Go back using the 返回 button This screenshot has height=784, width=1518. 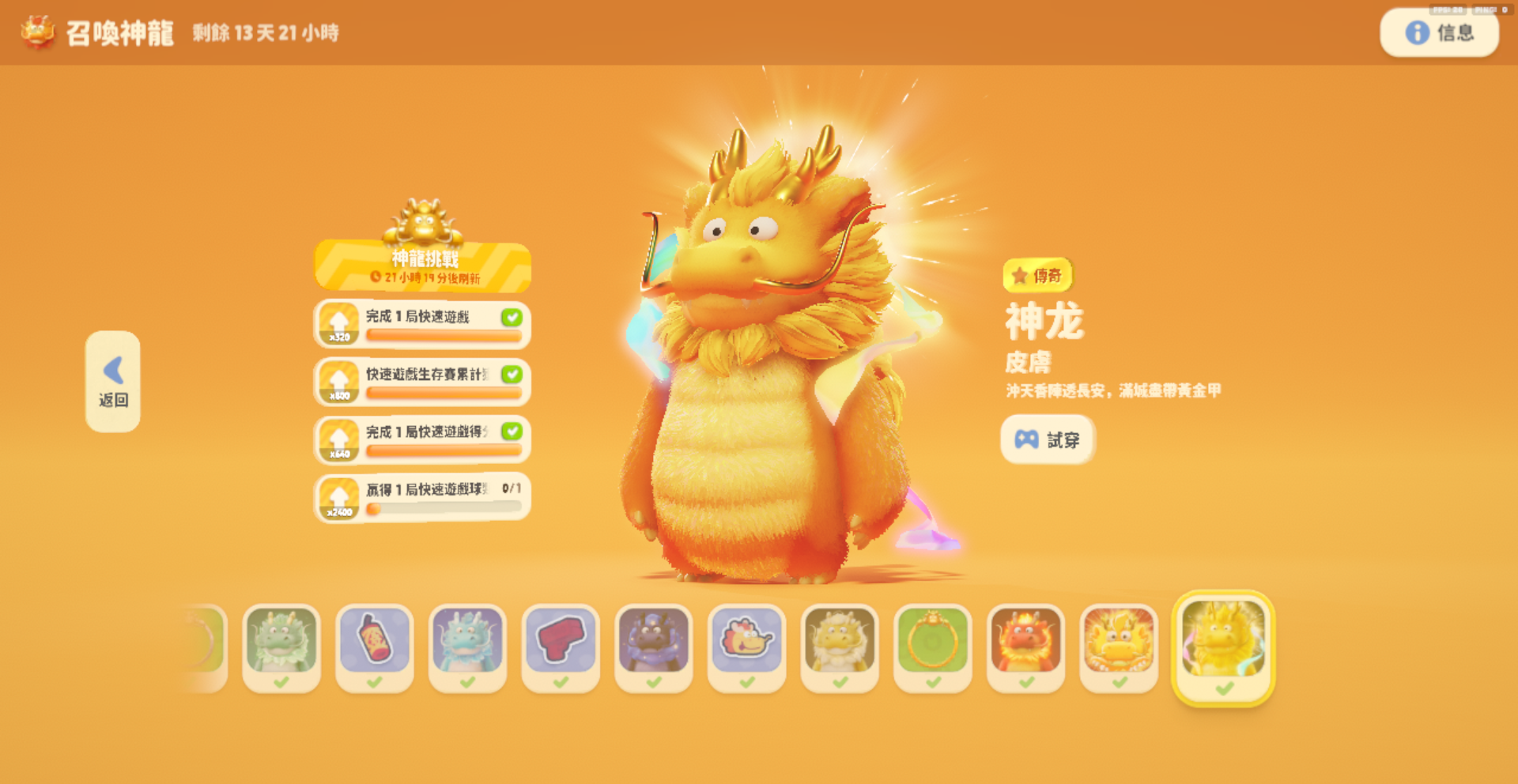pos(113,381)
